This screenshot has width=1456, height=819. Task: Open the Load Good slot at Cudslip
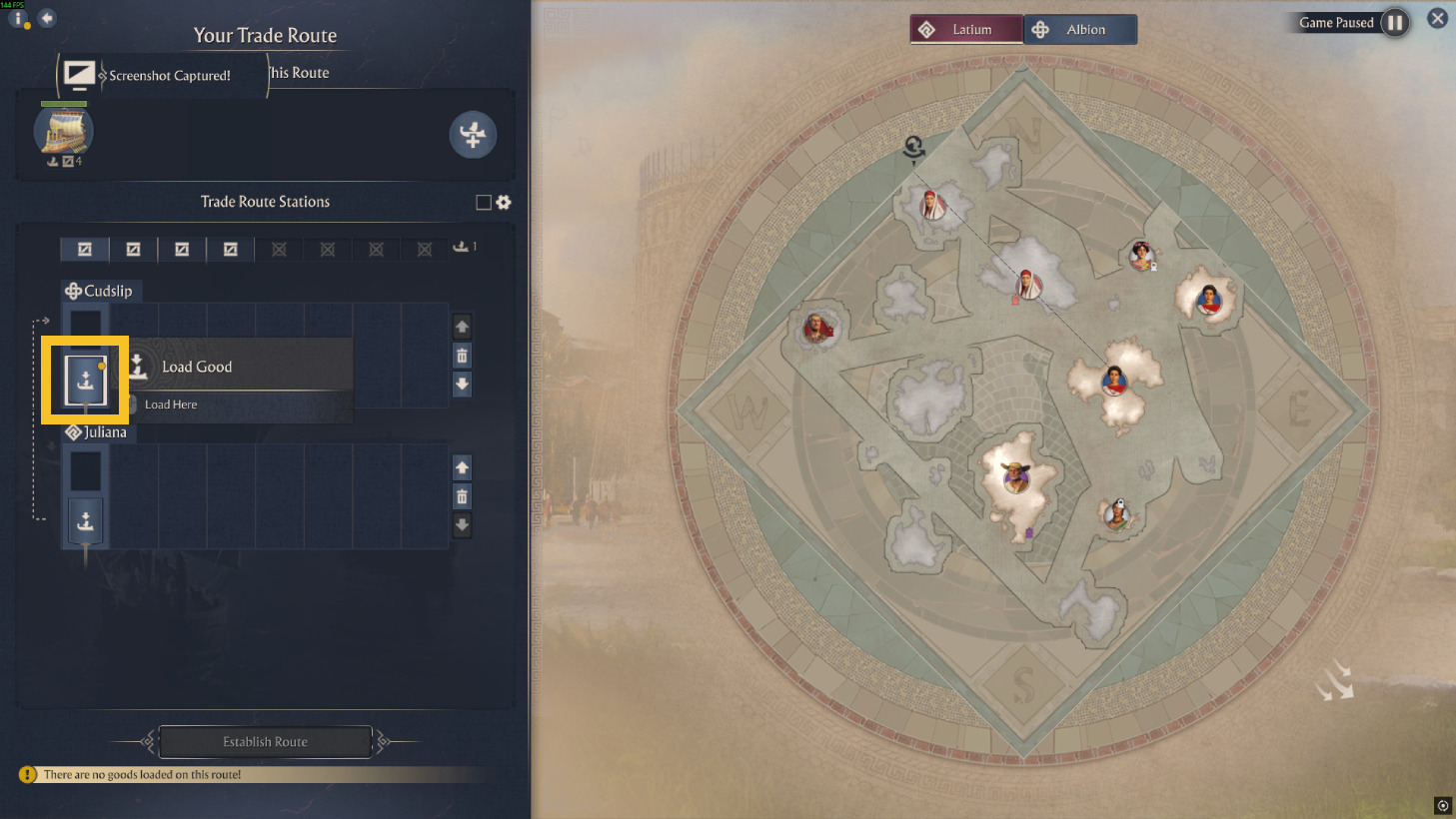click(85, 380)
